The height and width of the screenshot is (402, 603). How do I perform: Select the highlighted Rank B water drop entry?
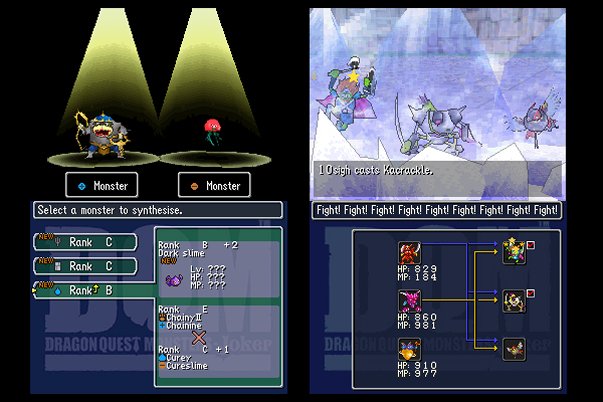[87, 290]
